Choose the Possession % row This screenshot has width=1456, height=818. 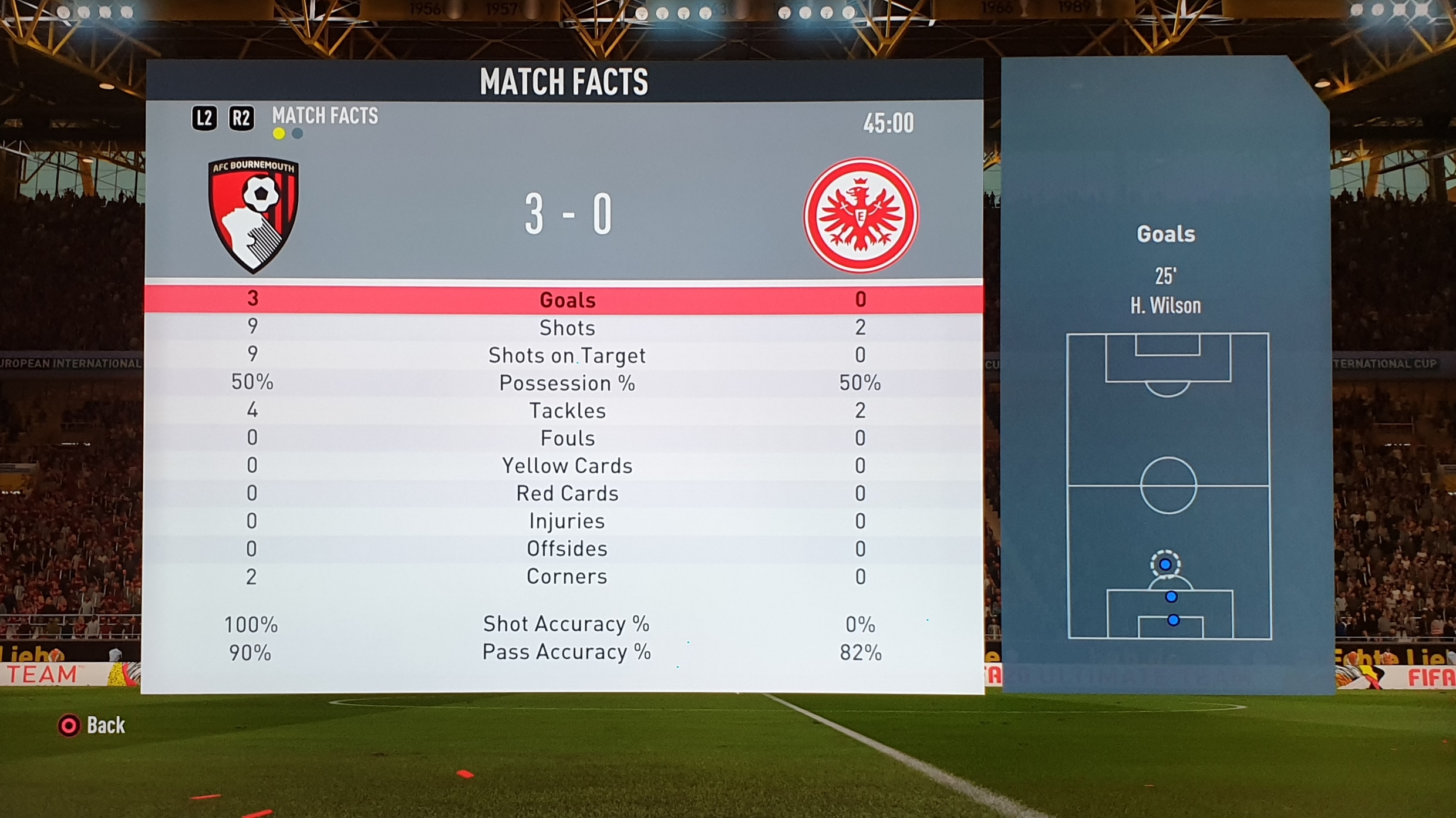pyautogui.click(x=567, y=383)
